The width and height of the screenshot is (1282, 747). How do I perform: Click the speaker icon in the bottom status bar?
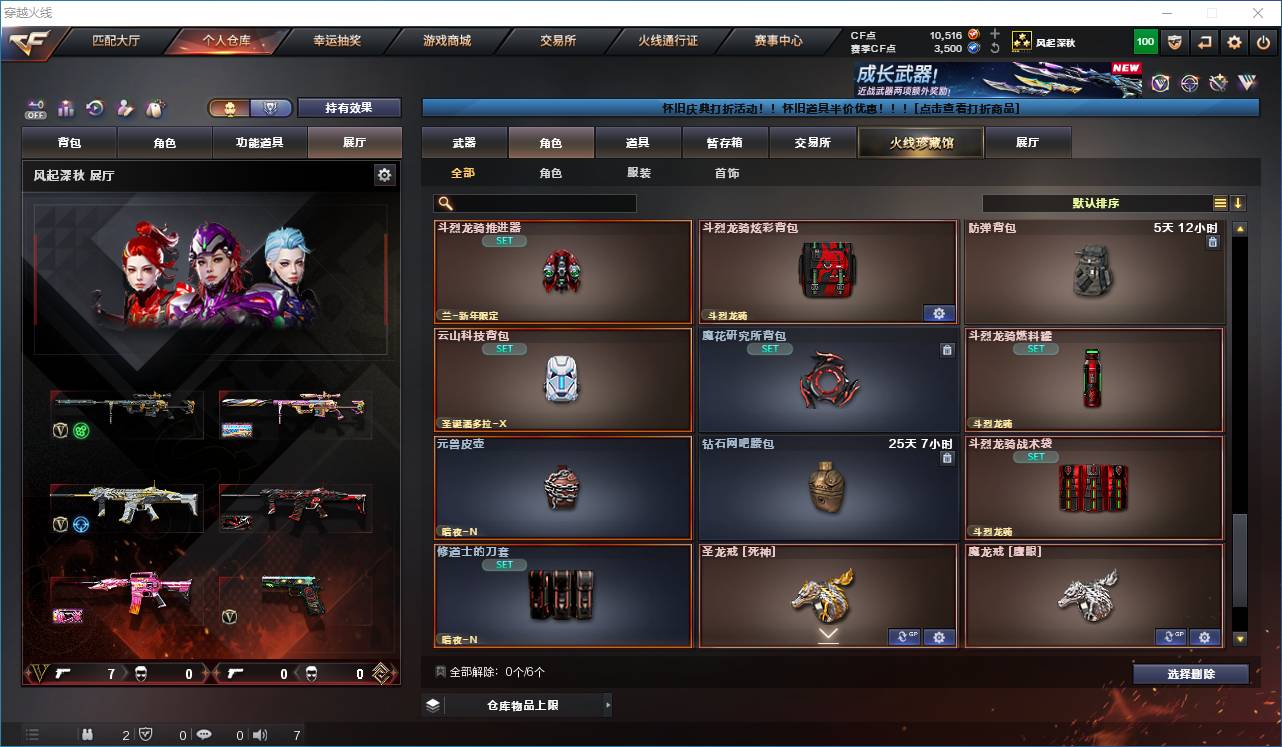[260, 734]
